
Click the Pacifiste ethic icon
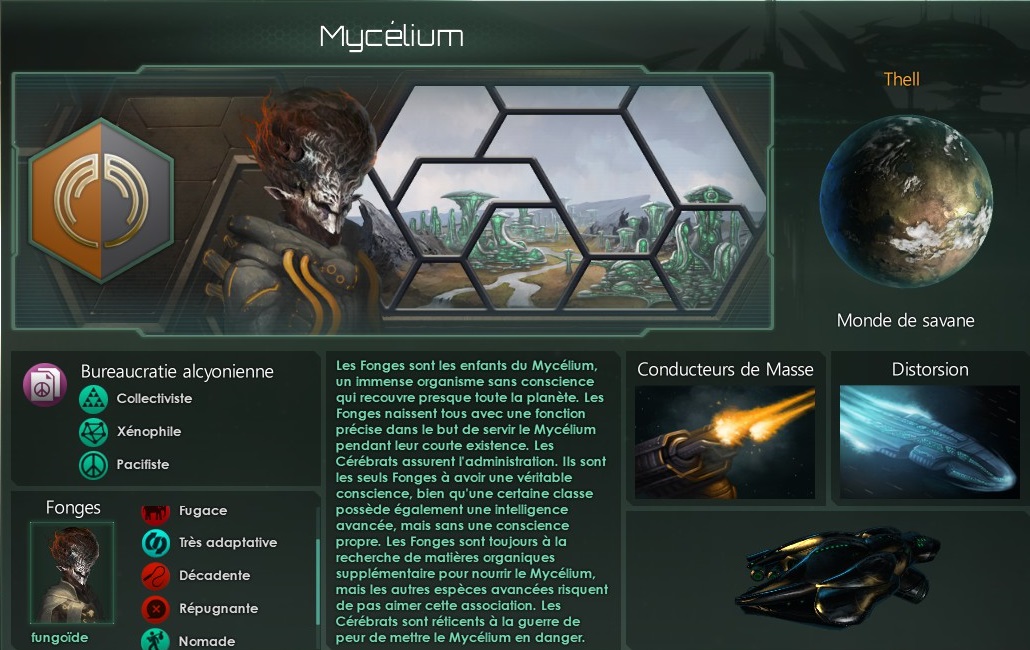coord(93,465)
